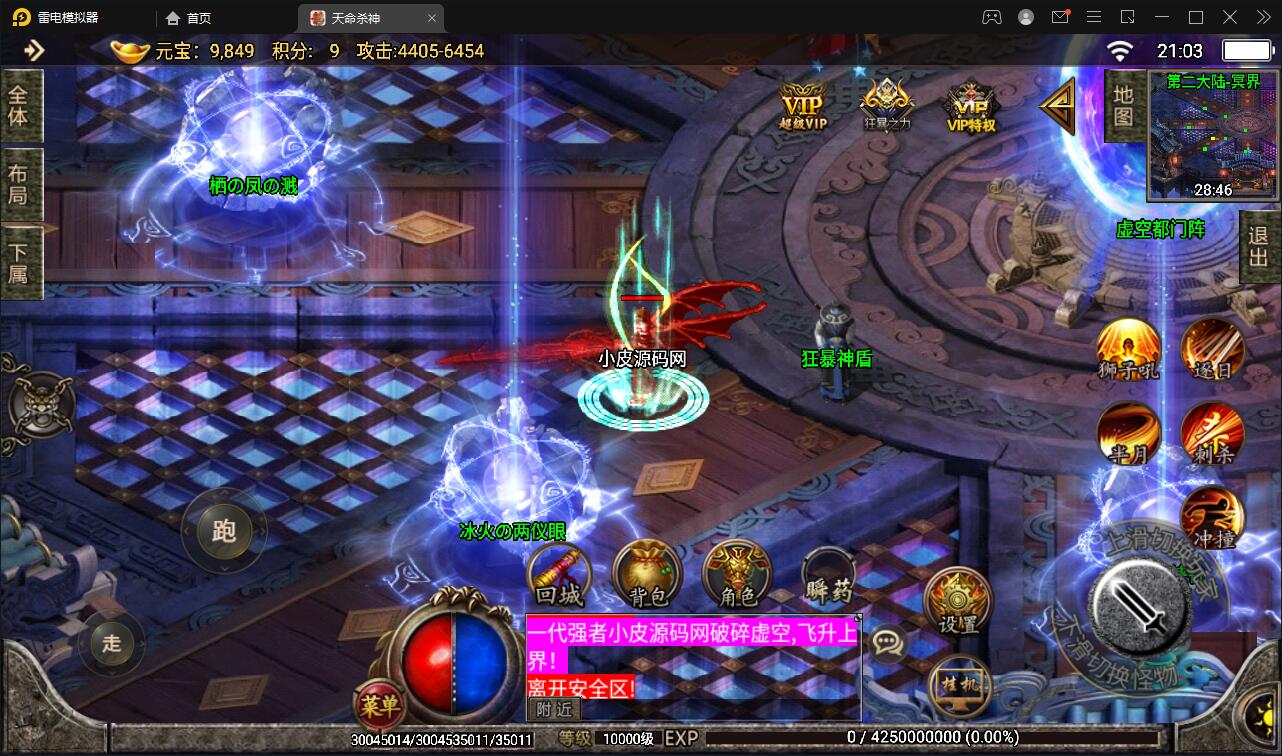Expand the LDPlayer sidebar arrow
The image size is (1282, 756).
(35, 49)
